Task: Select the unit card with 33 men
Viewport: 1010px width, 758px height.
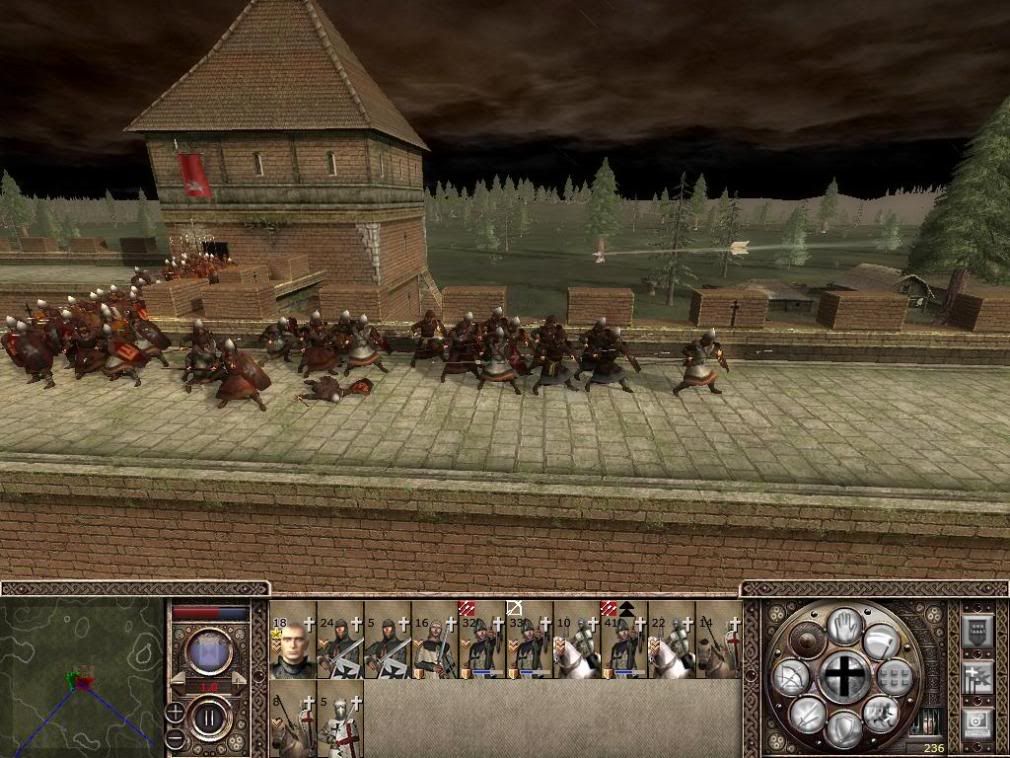Action: pos(530,640)
